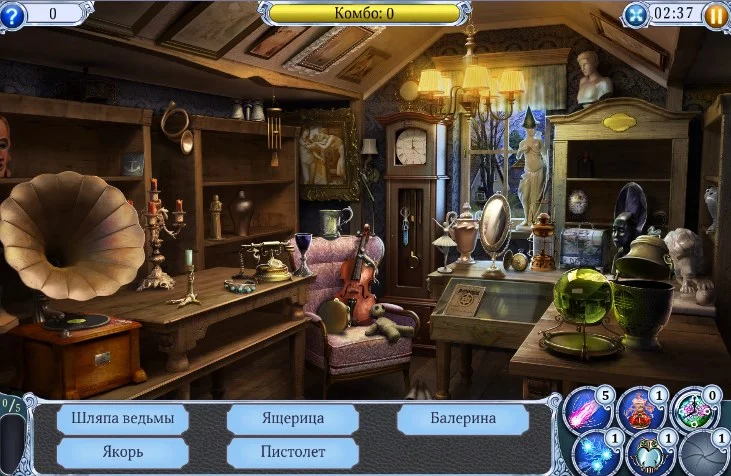Open the help question mark button

[x=12, y=14]
